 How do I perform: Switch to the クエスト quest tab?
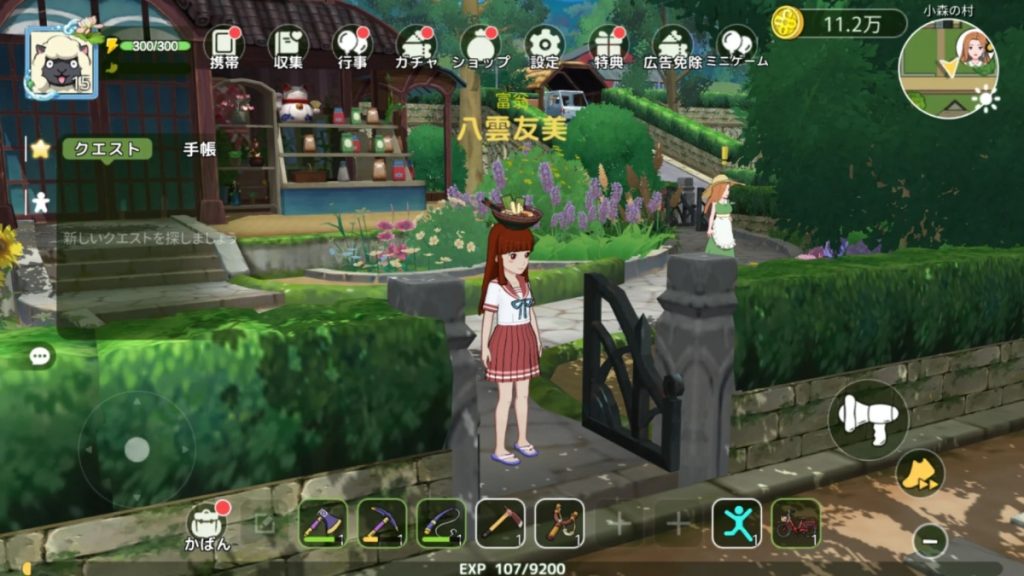coord(107,149)
